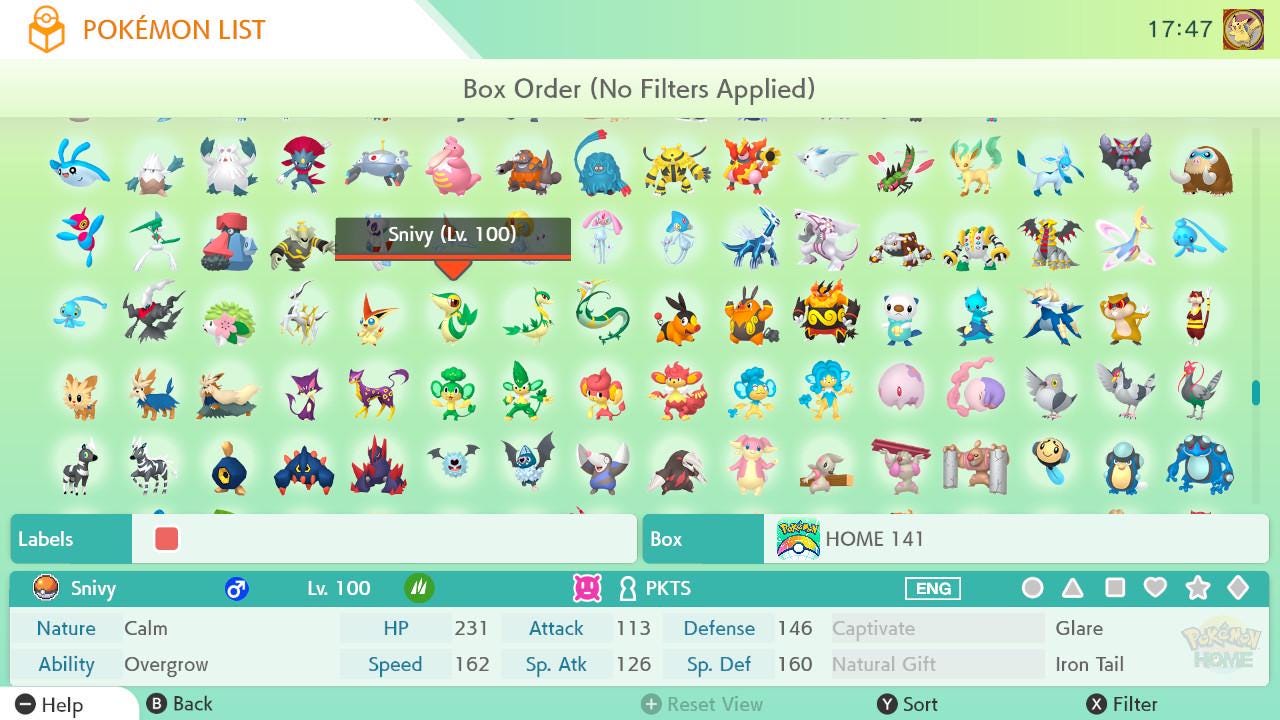Click the green Grass type icon

click(x=418, y=588)
